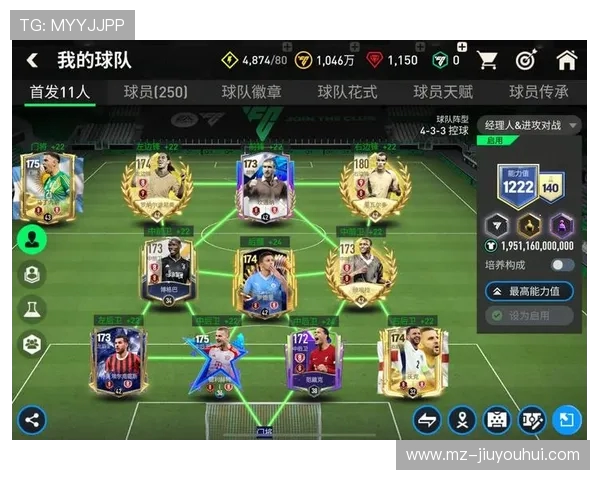Open the 球队徽章 tab
The height and width of the screenshot is (480, 600).
[x=251, y=92]
